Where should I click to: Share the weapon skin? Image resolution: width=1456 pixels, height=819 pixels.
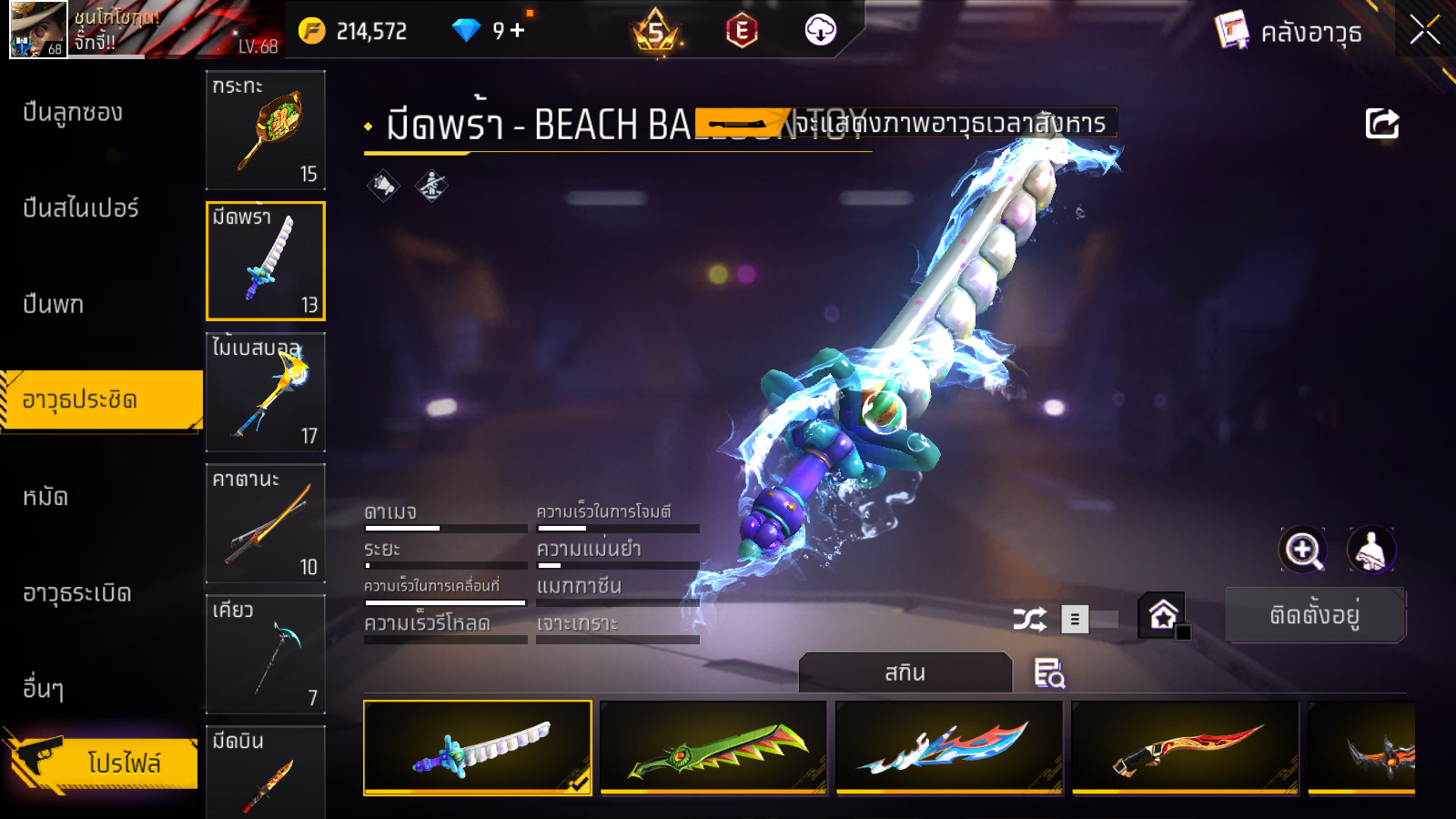pos(1381,124)
